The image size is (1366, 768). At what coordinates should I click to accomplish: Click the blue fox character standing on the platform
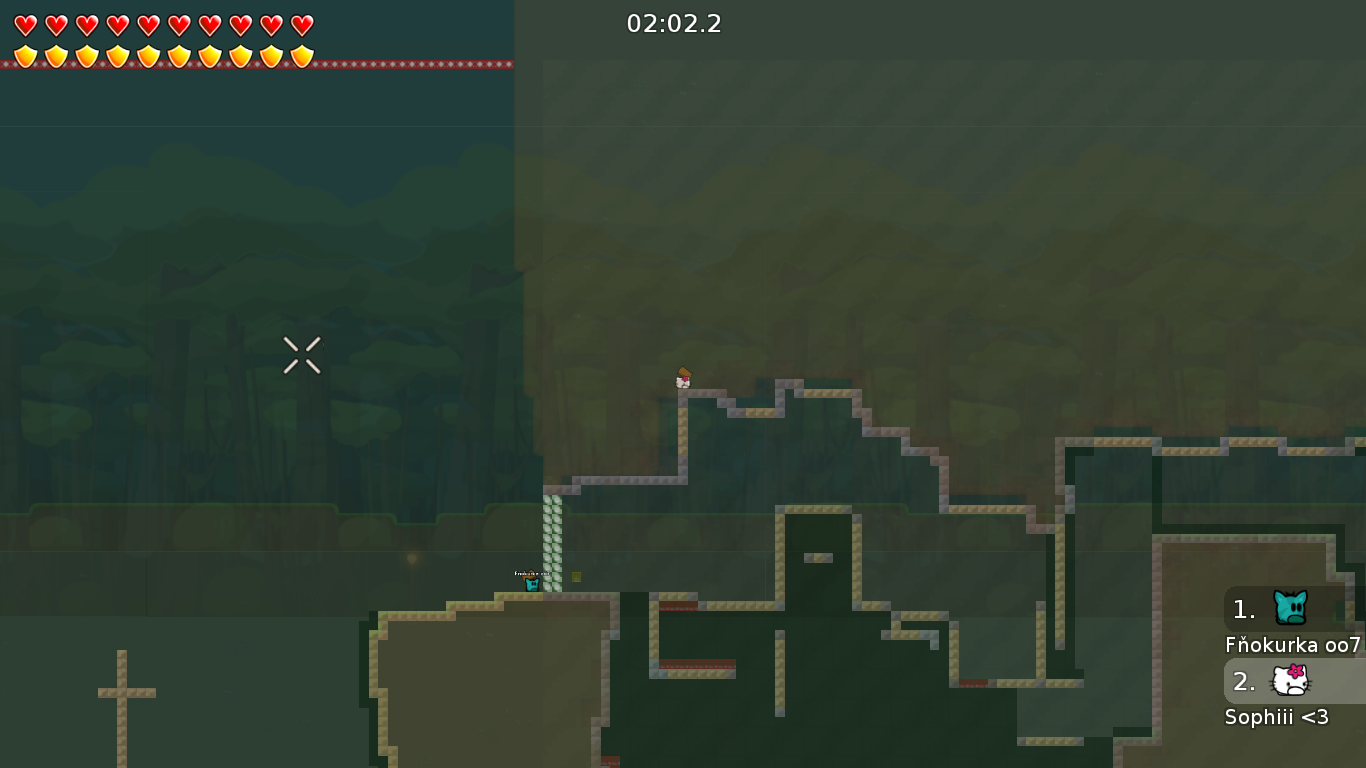point(531,582)
